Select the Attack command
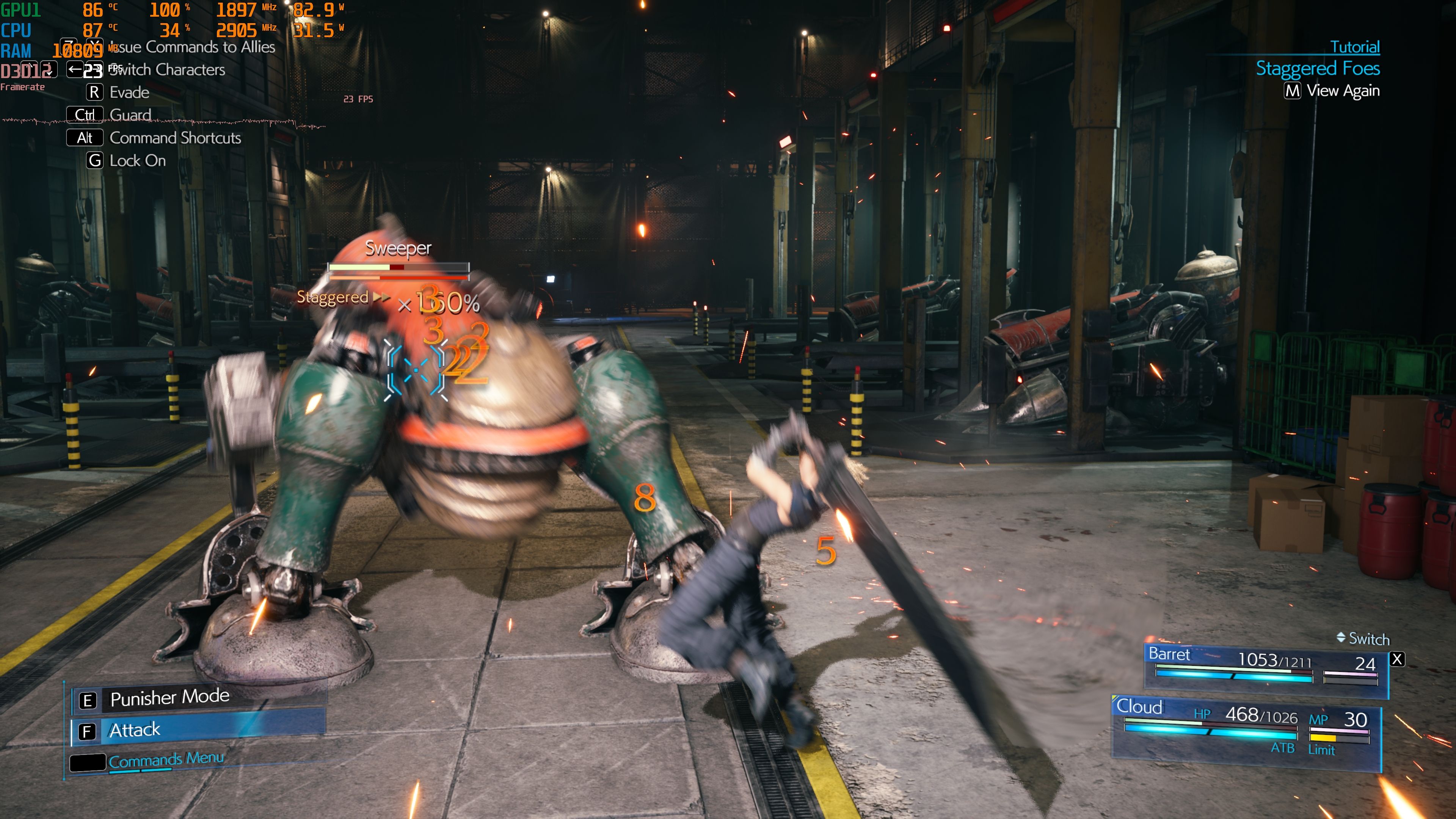The image size is (1456, 819). tap(198, 730)
